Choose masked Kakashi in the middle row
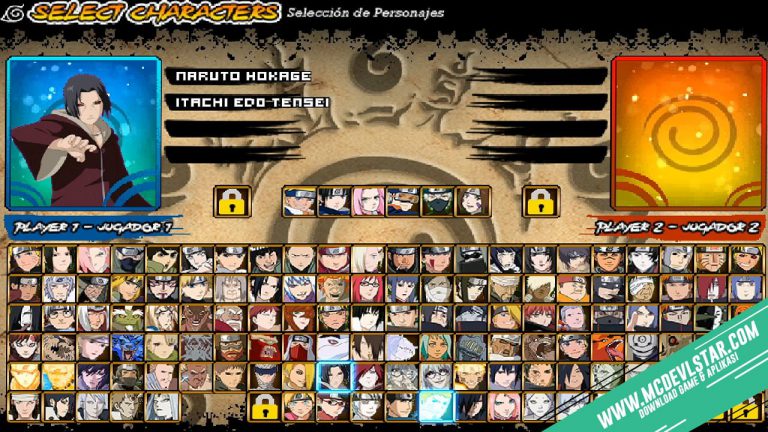Screen dimensions: 768x432 (x=436, y=202)
